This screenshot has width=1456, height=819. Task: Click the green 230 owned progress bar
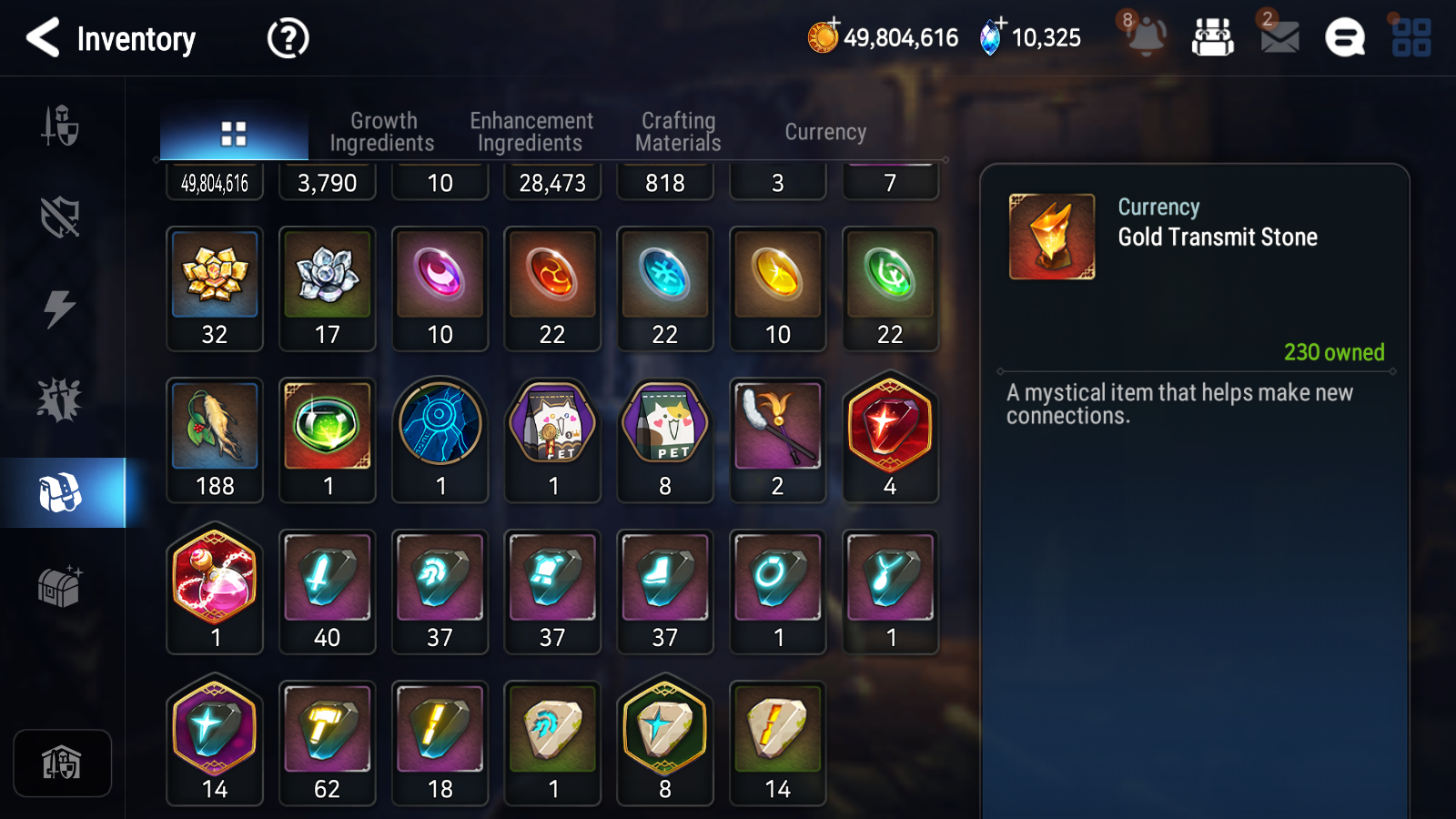click(x=1334, y=353)
